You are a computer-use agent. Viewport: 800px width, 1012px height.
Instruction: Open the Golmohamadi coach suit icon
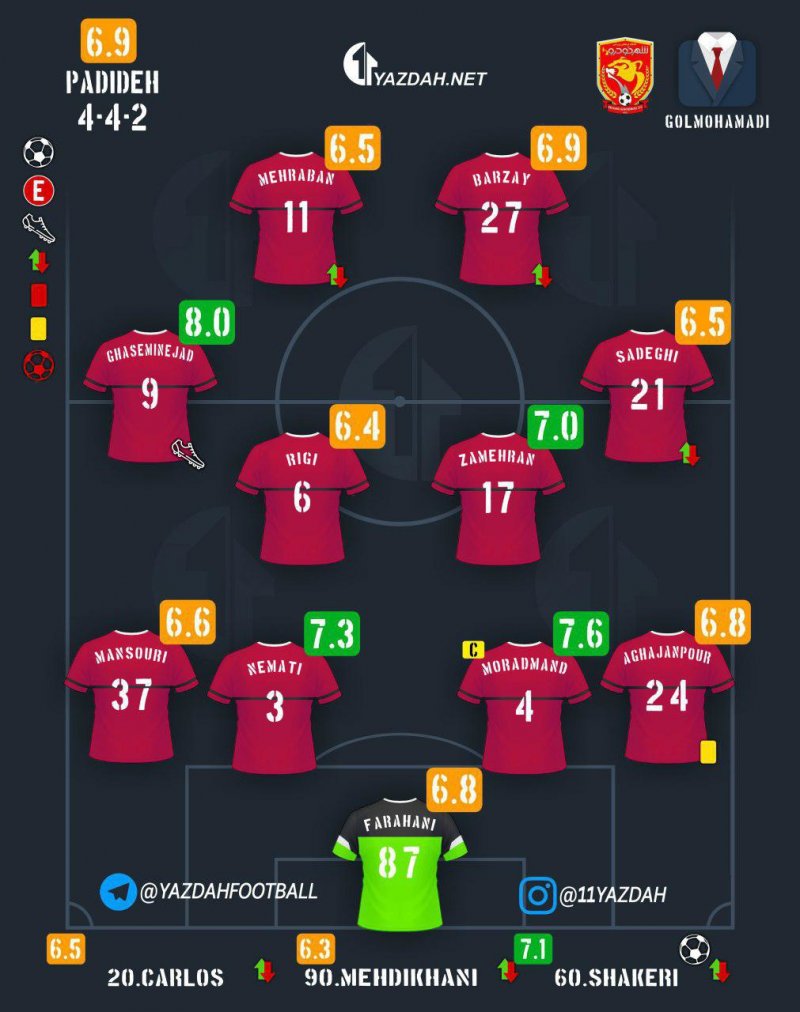(717, 75)
